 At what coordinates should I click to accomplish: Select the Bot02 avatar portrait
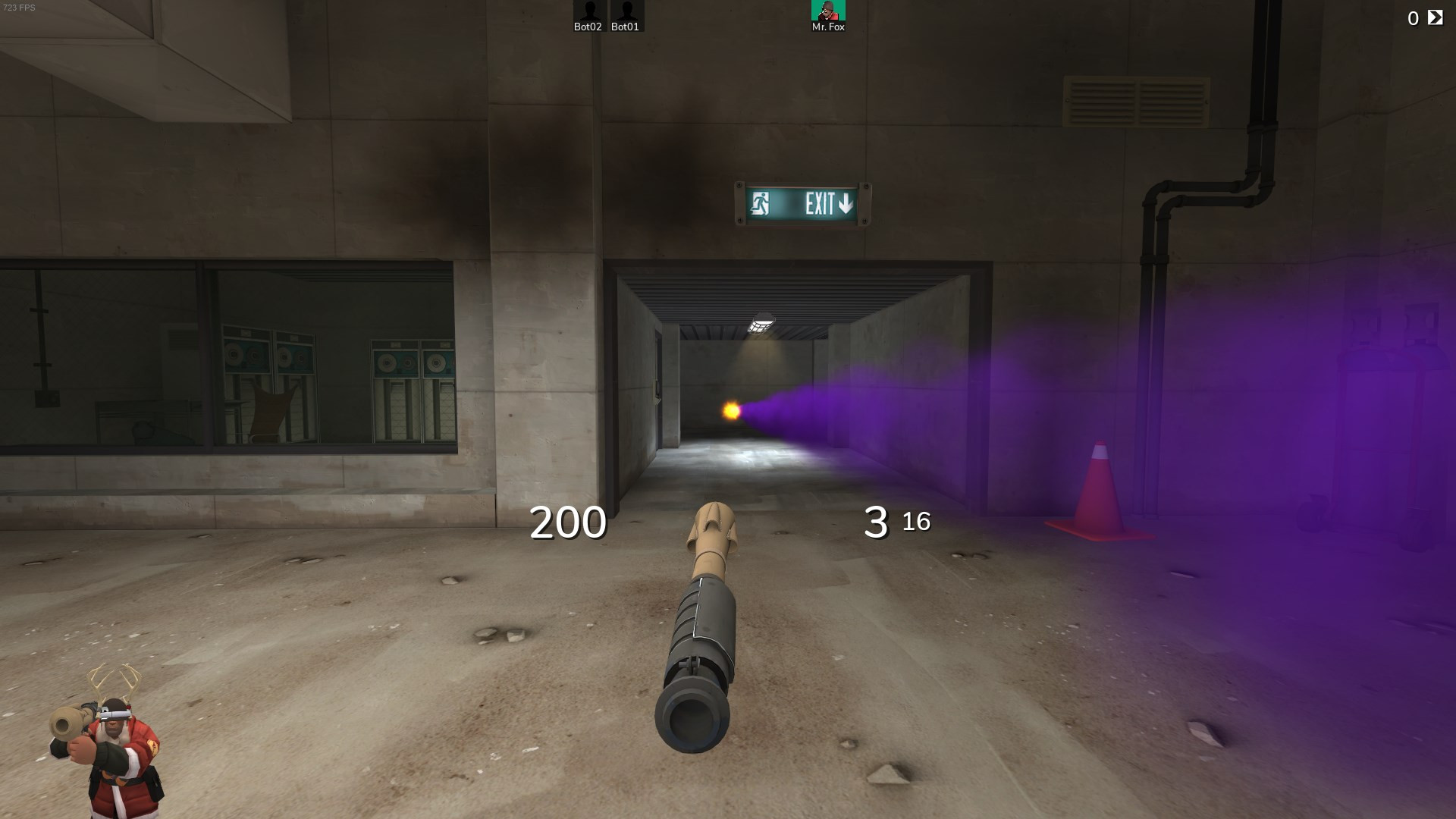(587, 11)
